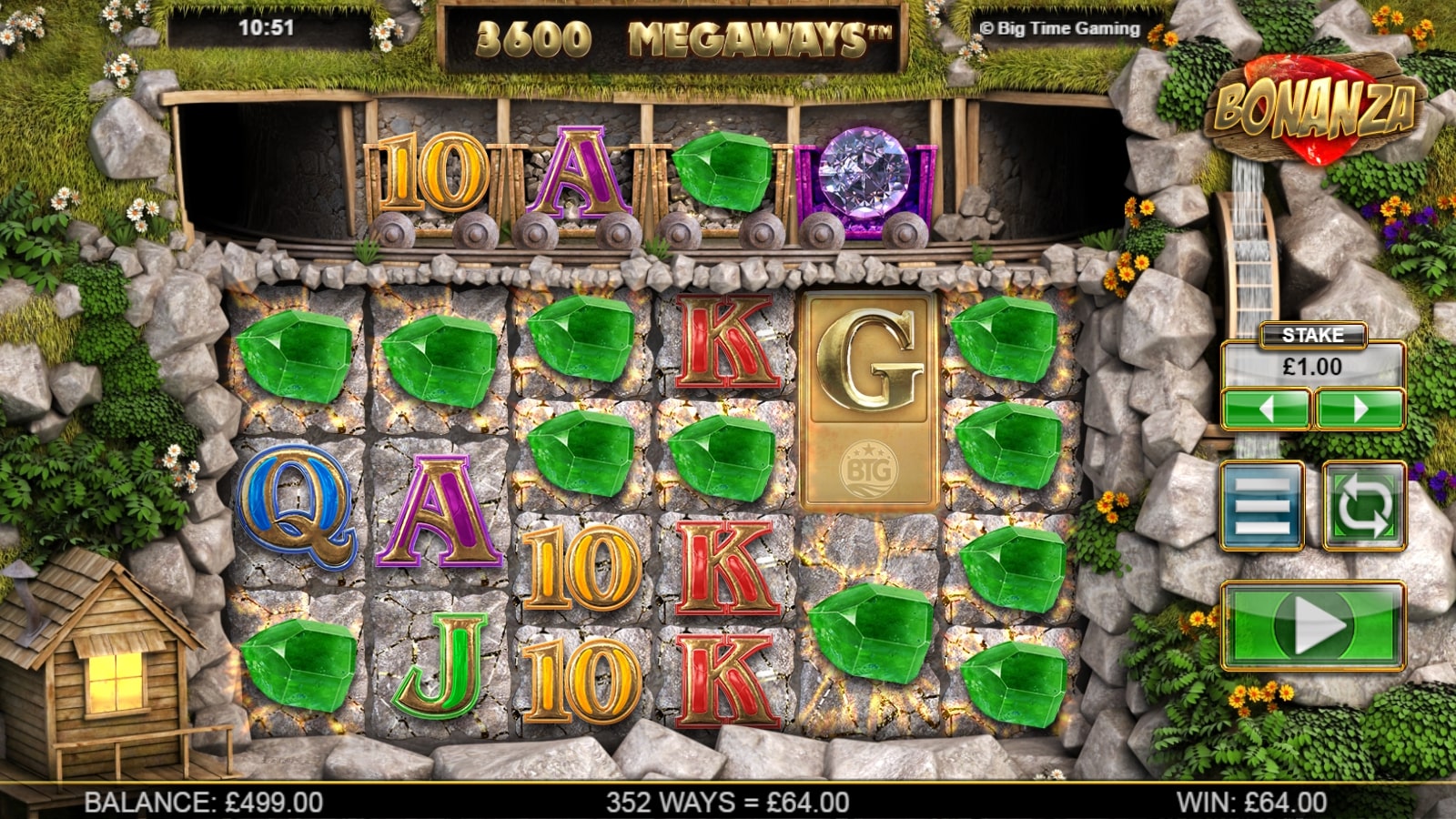Spin the reels with the green play button
1456x819 pixels.
coord(1313,626)
